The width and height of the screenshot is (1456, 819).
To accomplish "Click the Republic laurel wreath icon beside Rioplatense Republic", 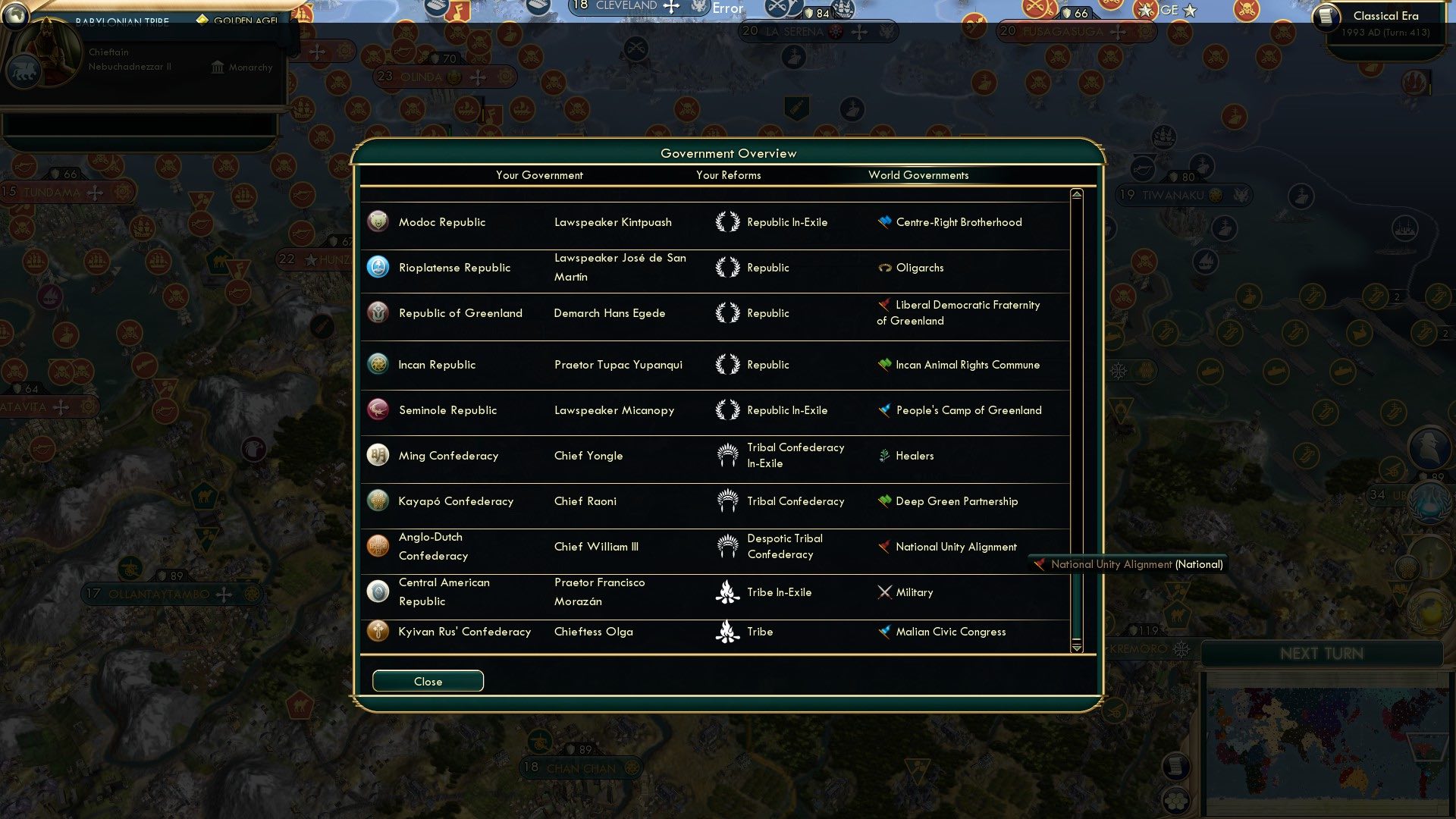I will click(x=730, y=267).
